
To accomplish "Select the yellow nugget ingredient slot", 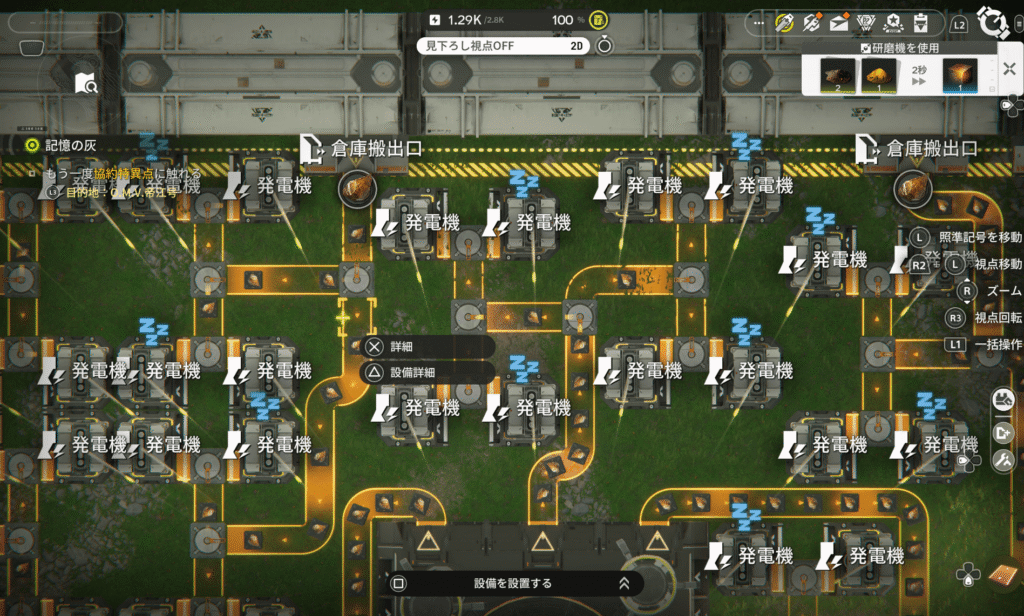I will coord(878,76).
